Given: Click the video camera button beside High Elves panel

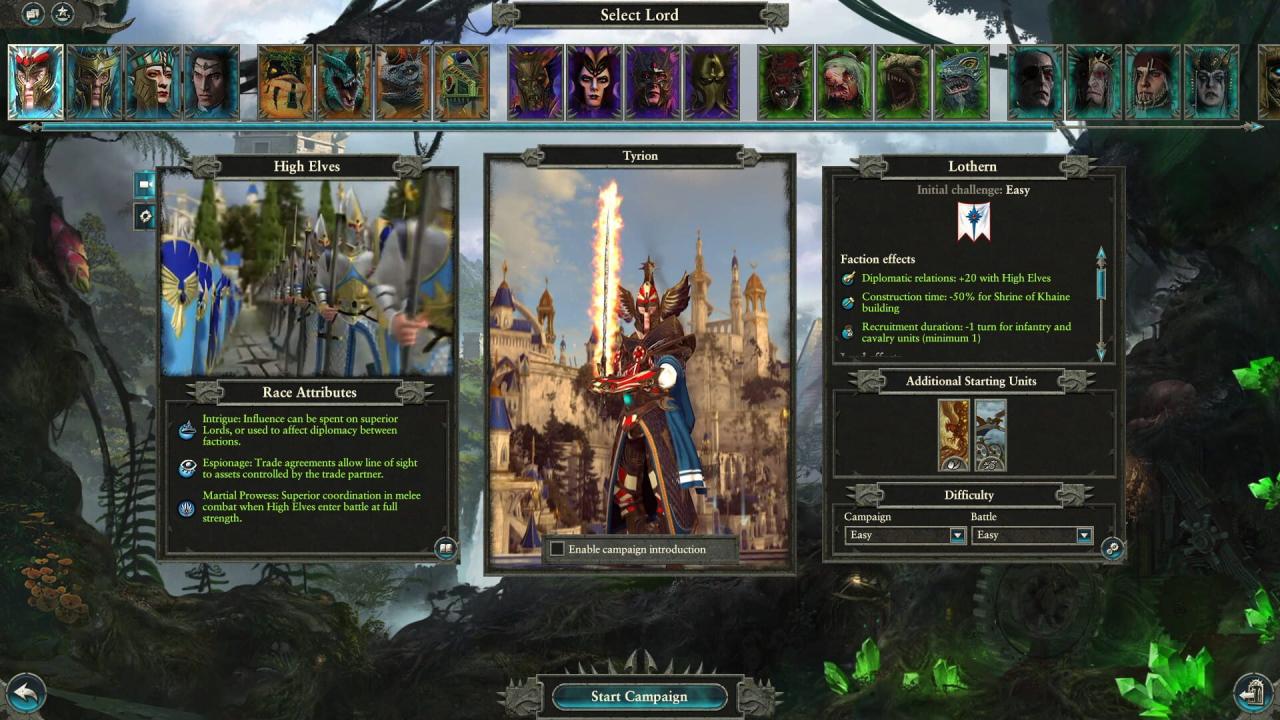Looking at the screenshot, I should pyautogui.click(x=145, y=184).
